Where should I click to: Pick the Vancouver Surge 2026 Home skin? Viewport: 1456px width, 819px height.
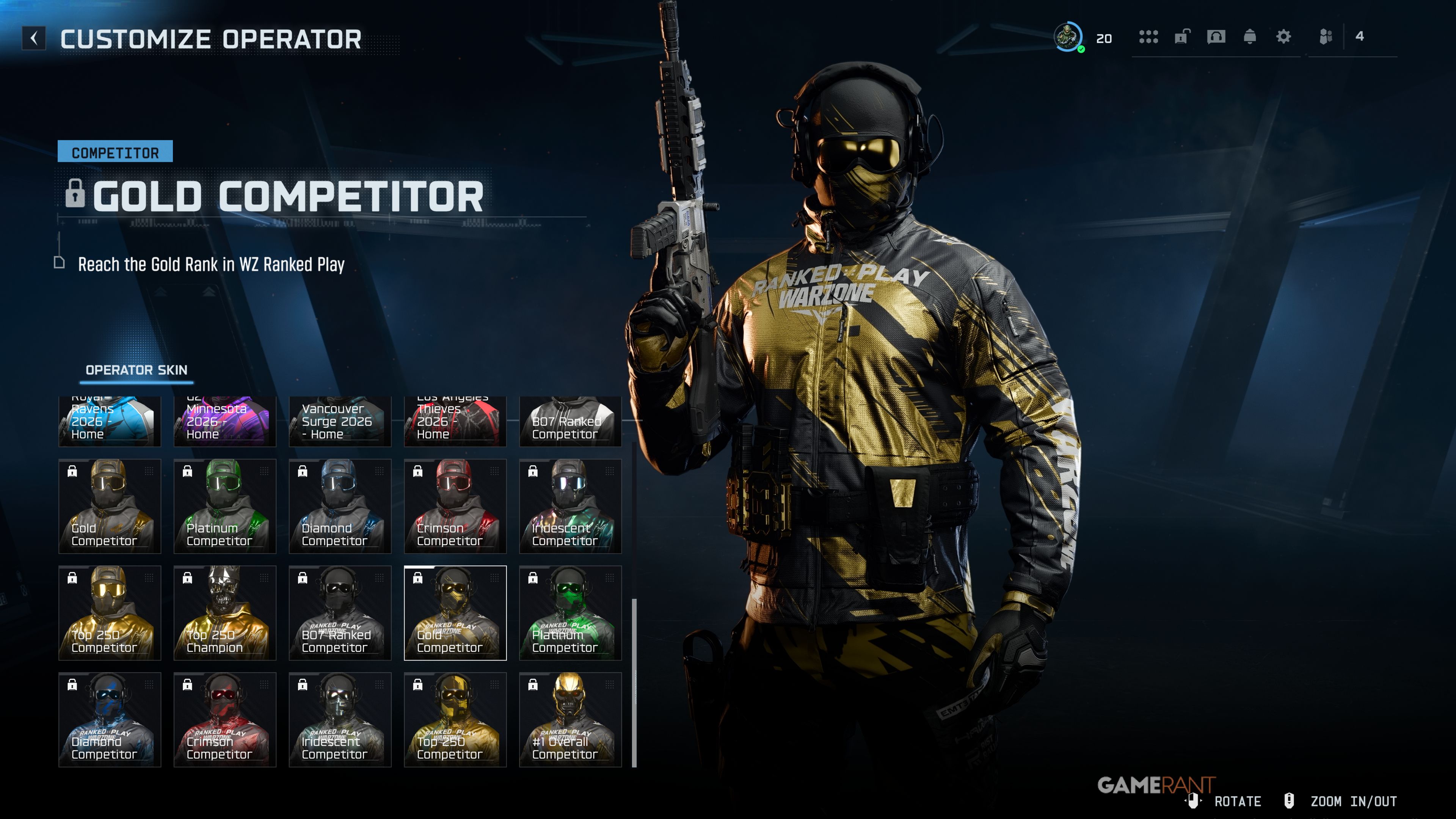click(340, 421)
